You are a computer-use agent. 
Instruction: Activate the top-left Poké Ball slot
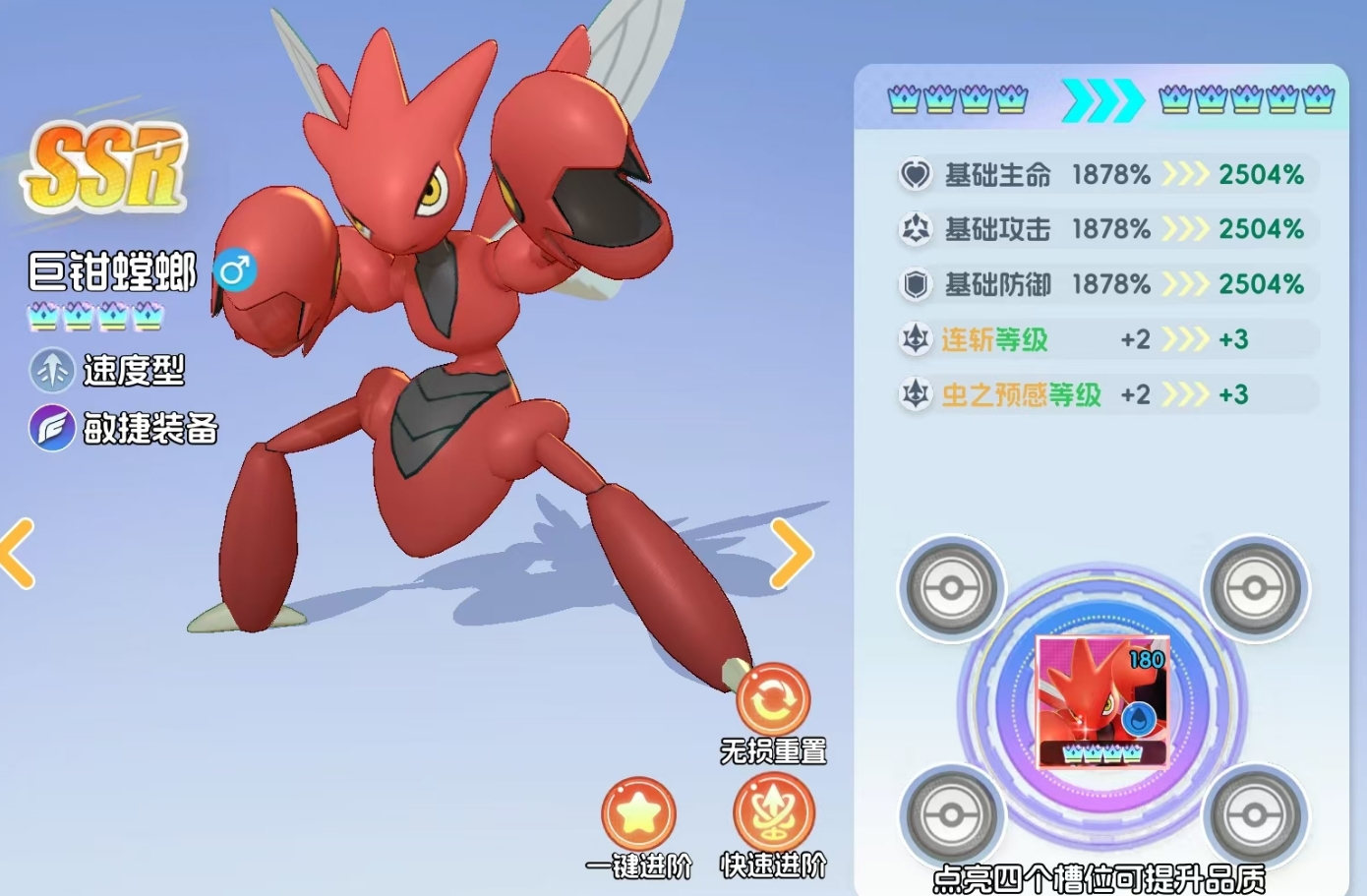coord(952,589)
